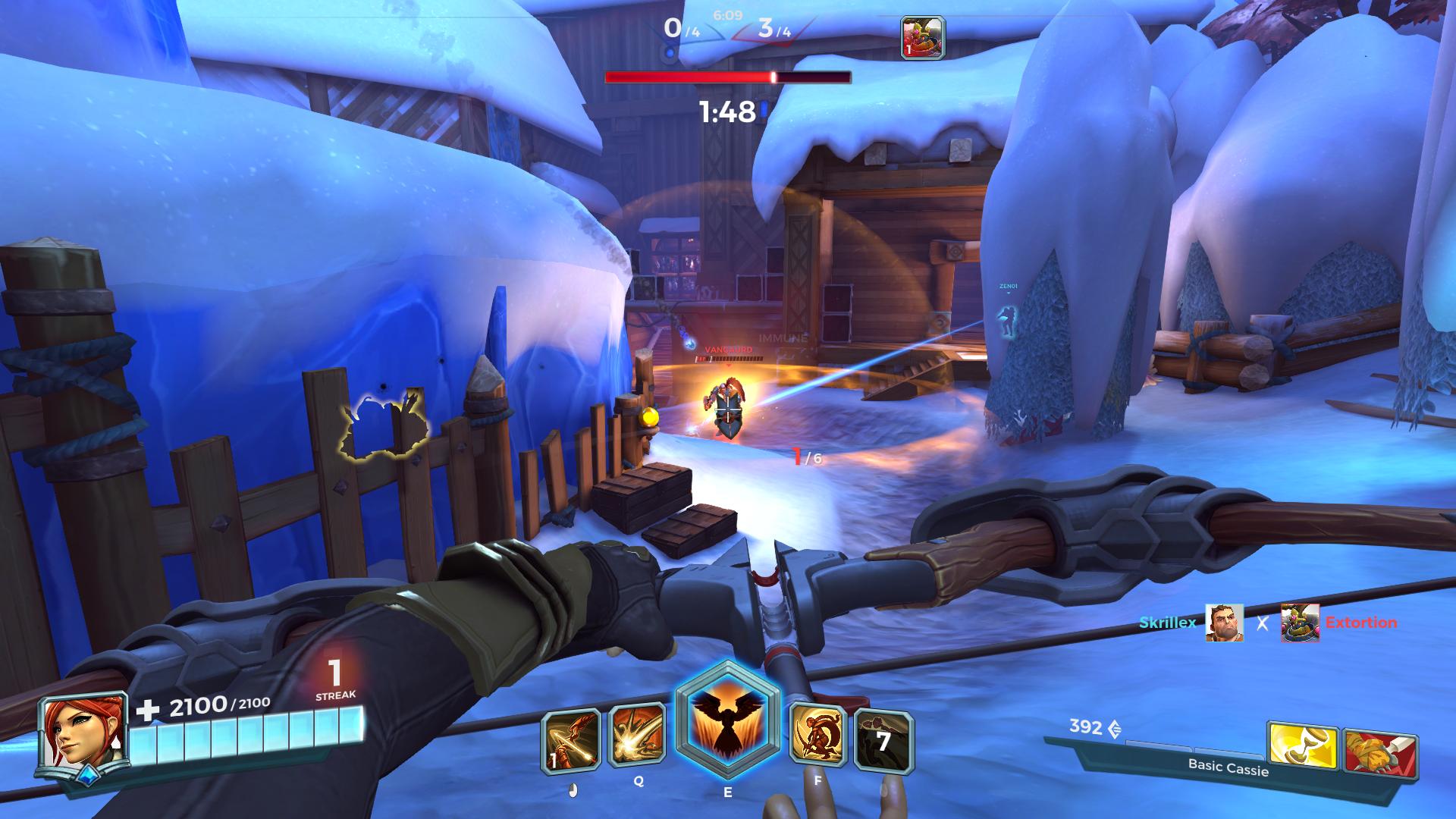This screenshot has height=819, width=1456.
Task: Click the enemy champion portrait at top
Action: pyautogui.click(x=921, y=38)
